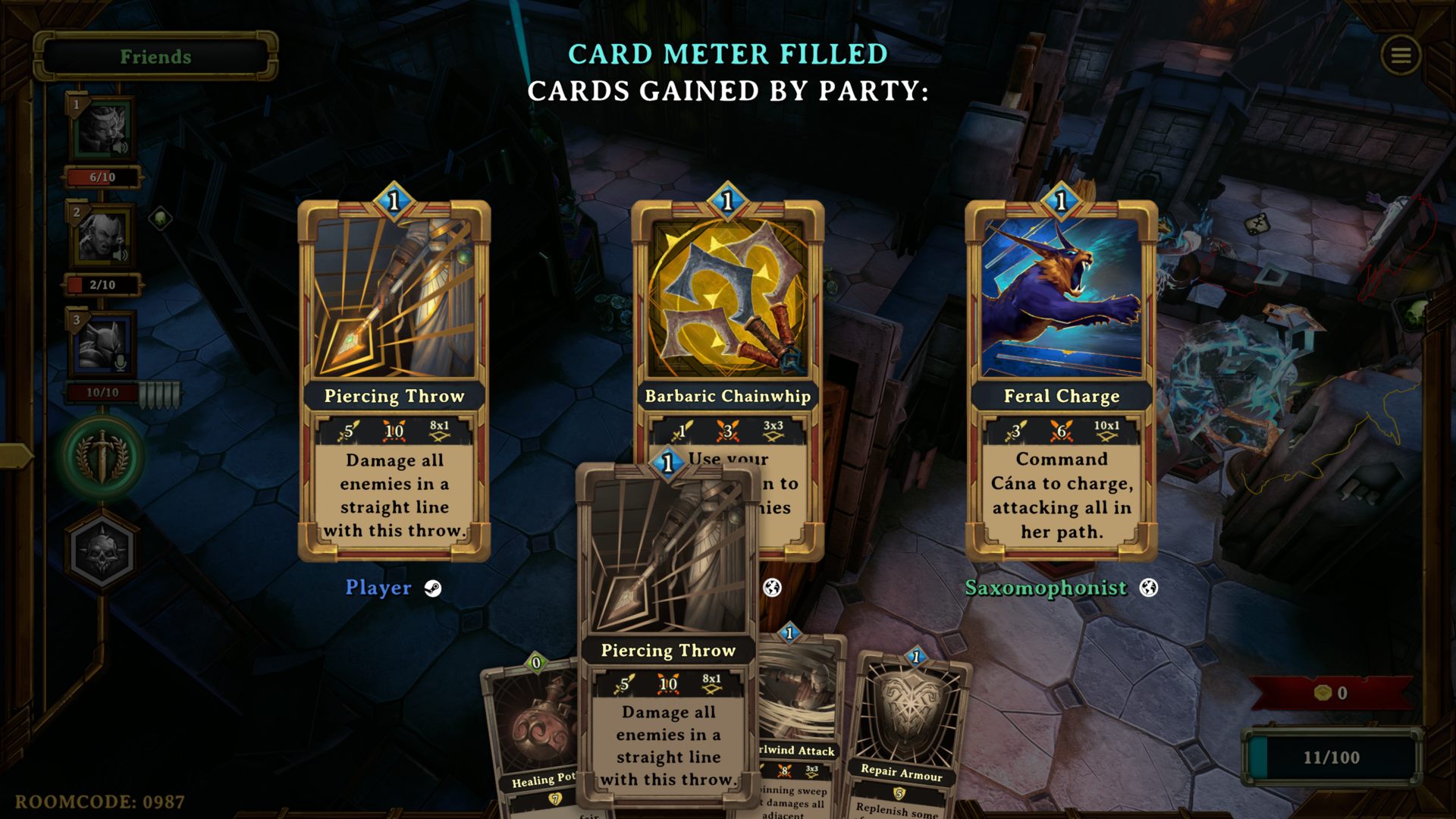The height and width of the screenshot is (819, 1456).
Task: Open the Friends panel
Action: pos(155,57)
